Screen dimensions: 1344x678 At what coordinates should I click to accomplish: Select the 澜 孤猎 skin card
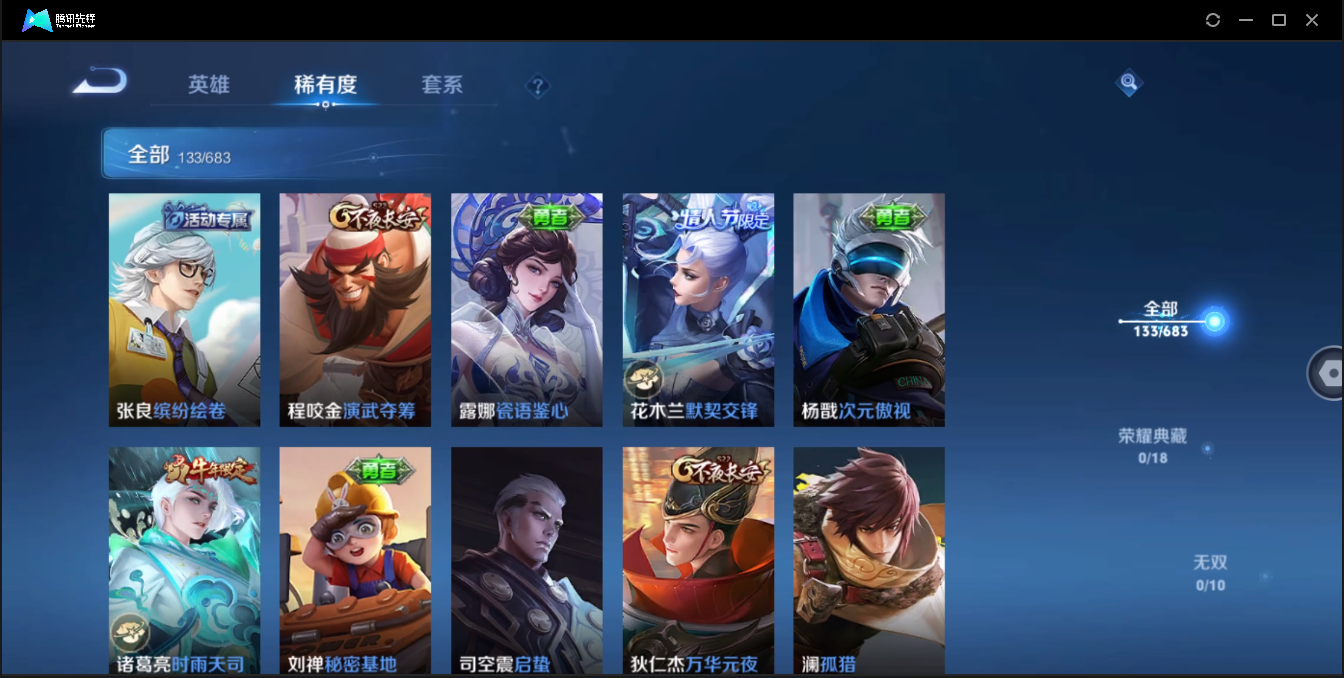[x=869, y=560]
